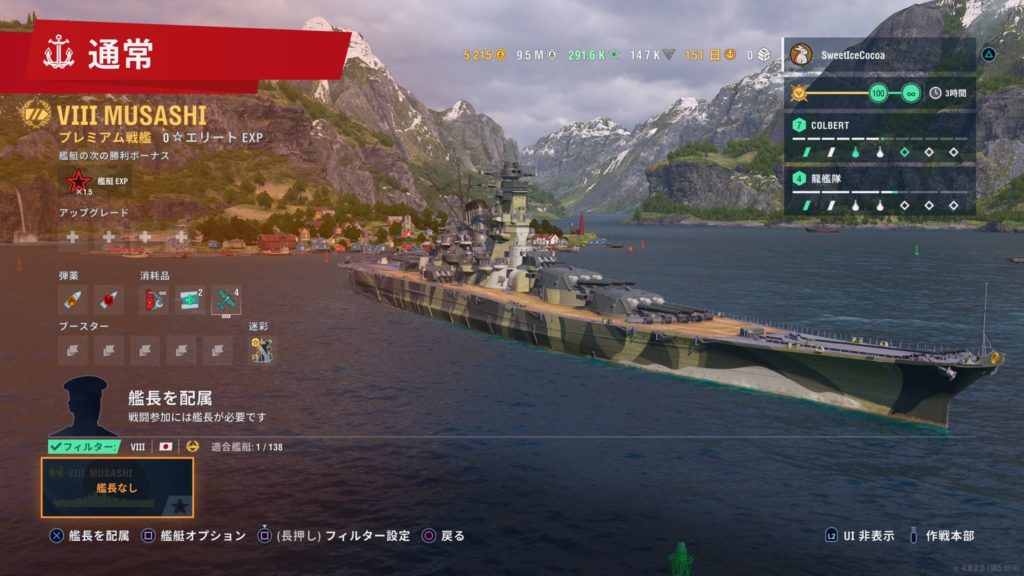Select the VIII Musashi ship card
The image size is (1024, 576).
click(117, 487)
